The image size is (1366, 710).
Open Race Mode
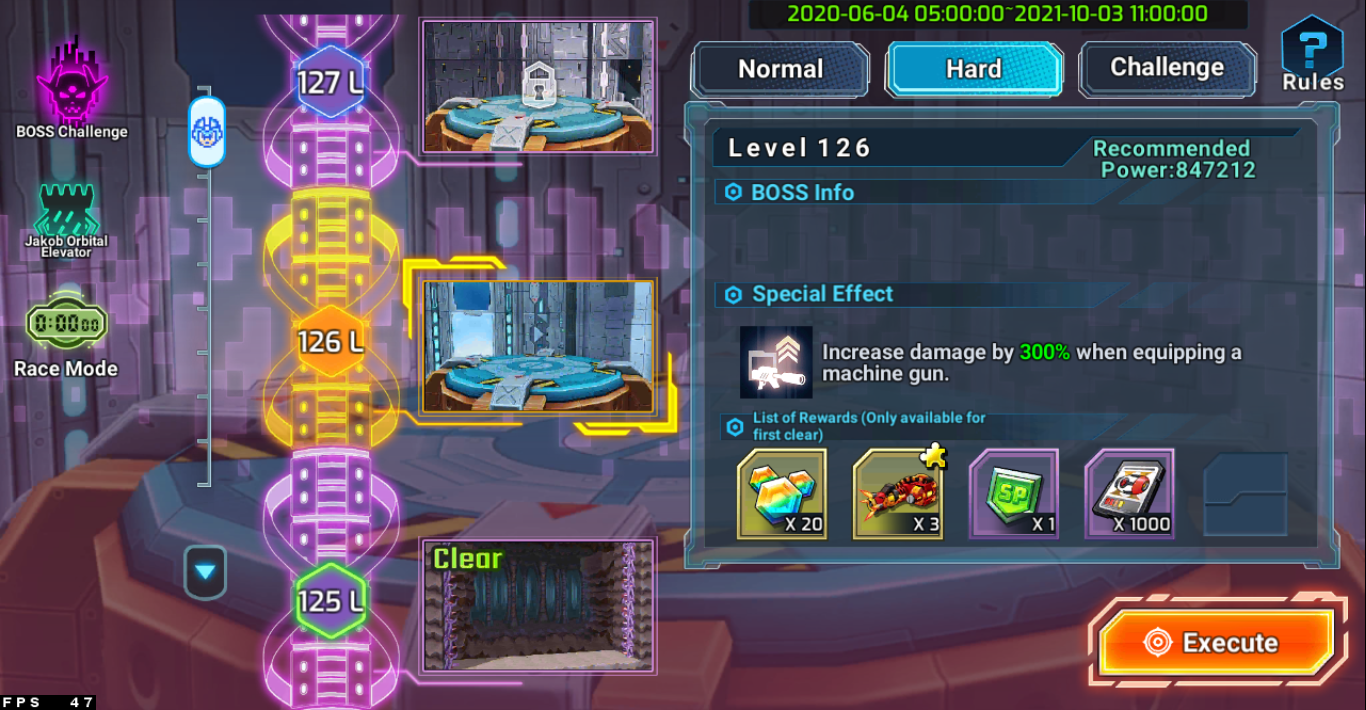click(66, 336)
